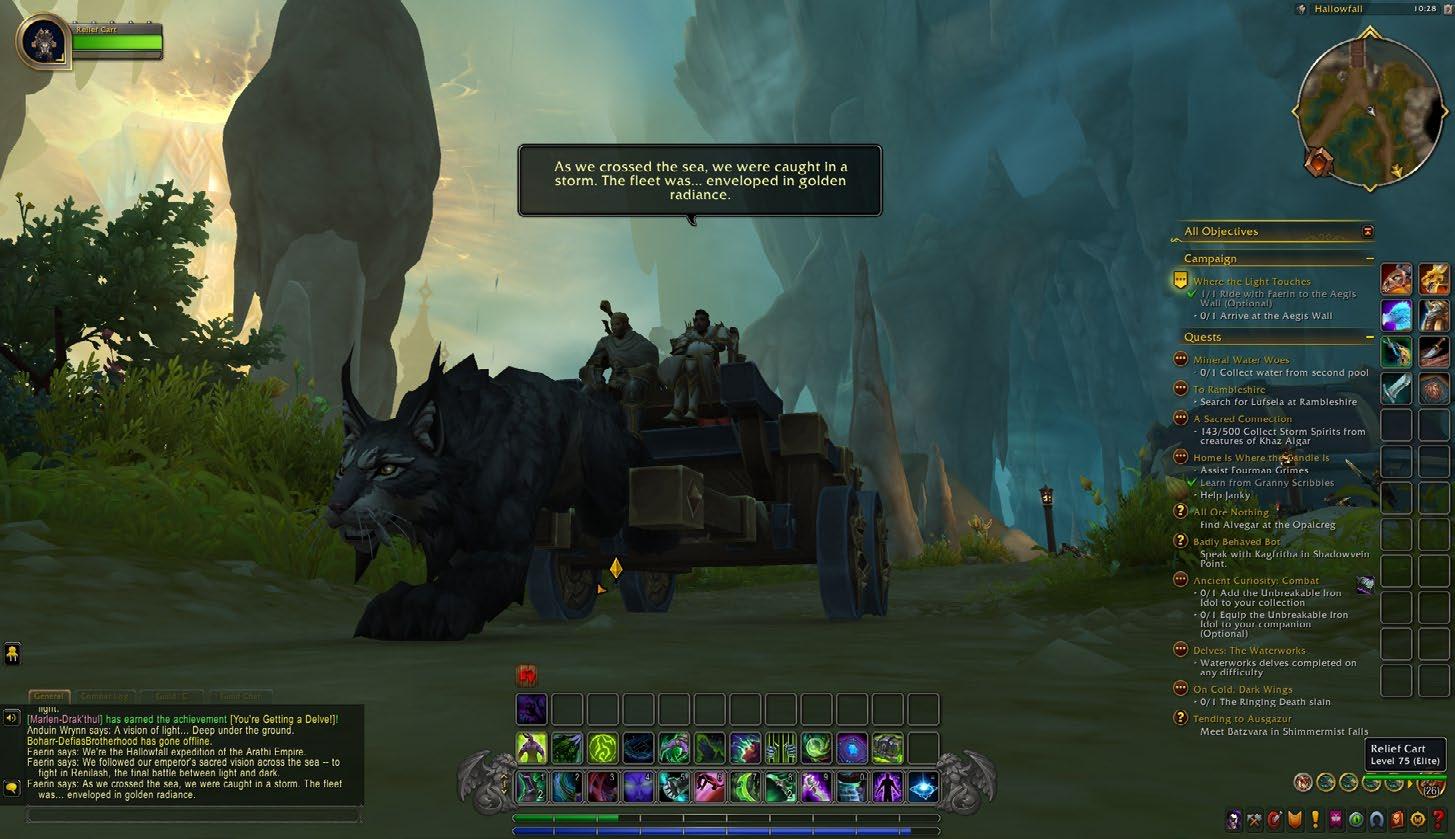The width and height of the screenshot is (1455, 839).
Task: Open the A Sacred Connection quest entry
Action: [1242, 419]
